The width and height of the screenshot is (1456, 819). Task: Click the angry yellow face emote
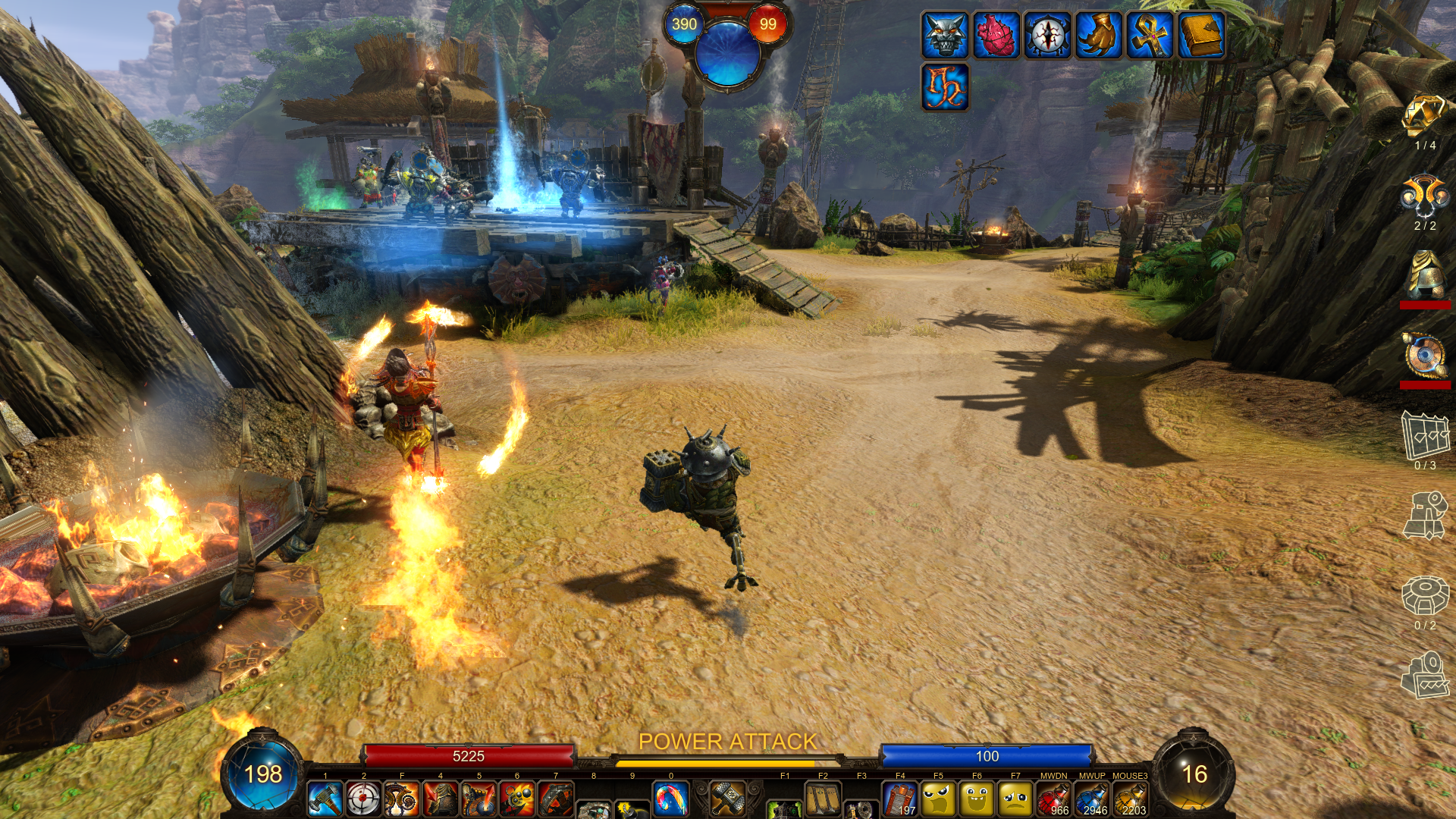938,799
